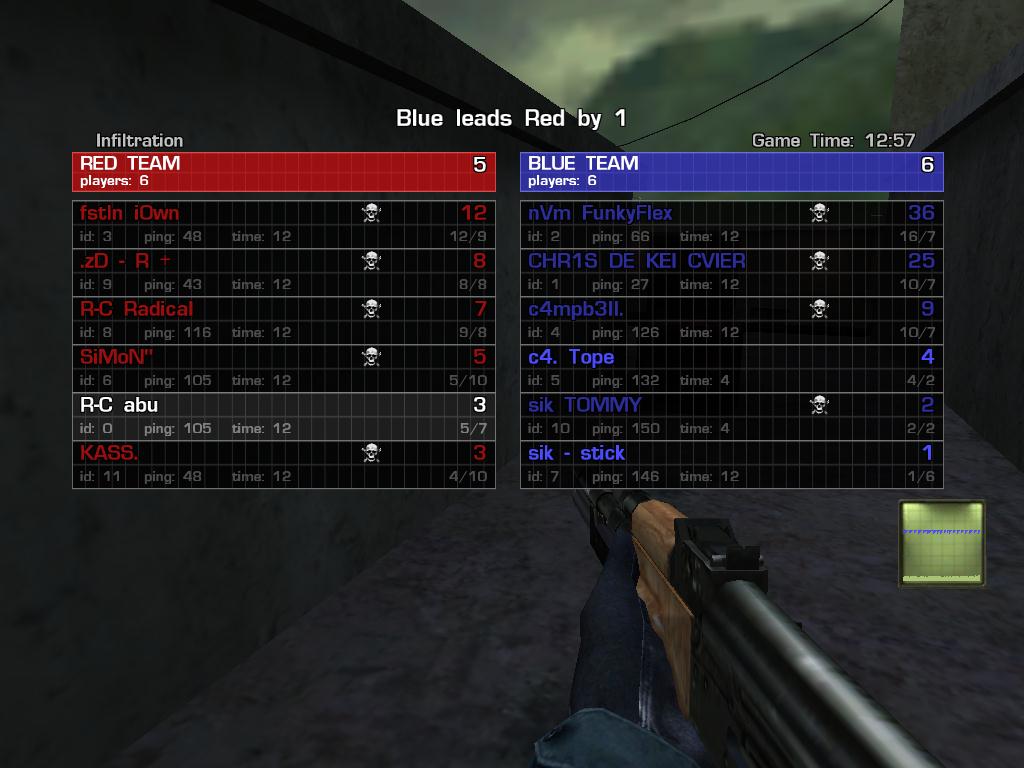1024x768 pixels.
Task: Click the BLUE TEAM header bar
Action: (731, 171)
